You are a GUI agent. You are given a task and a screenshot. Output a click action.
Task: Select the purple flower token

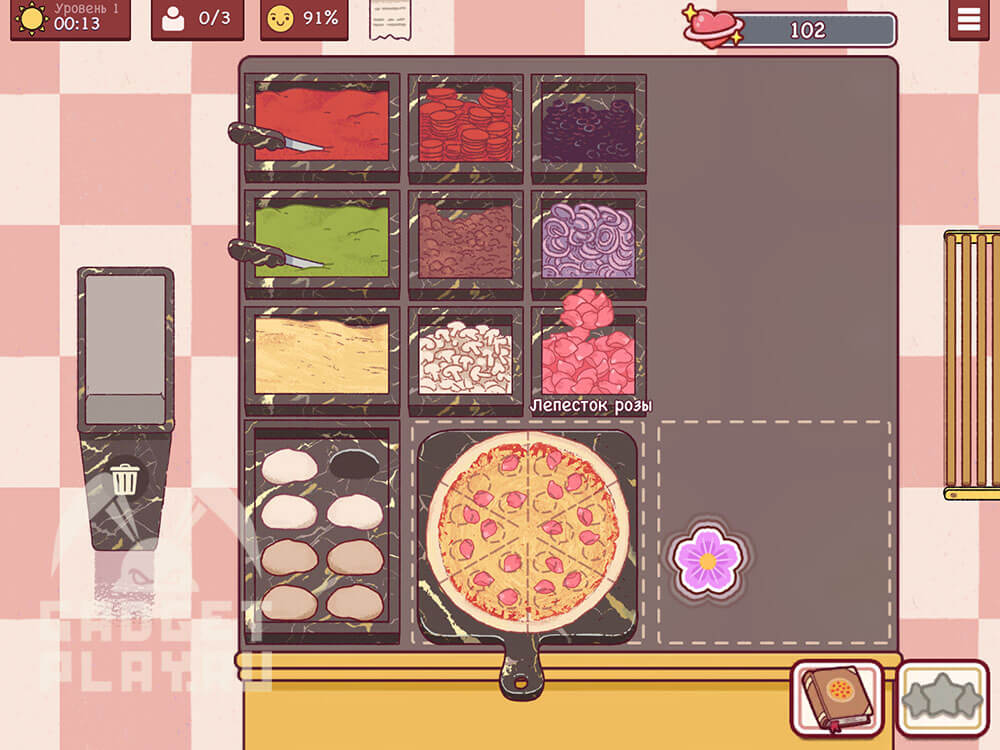pos(707,562)
